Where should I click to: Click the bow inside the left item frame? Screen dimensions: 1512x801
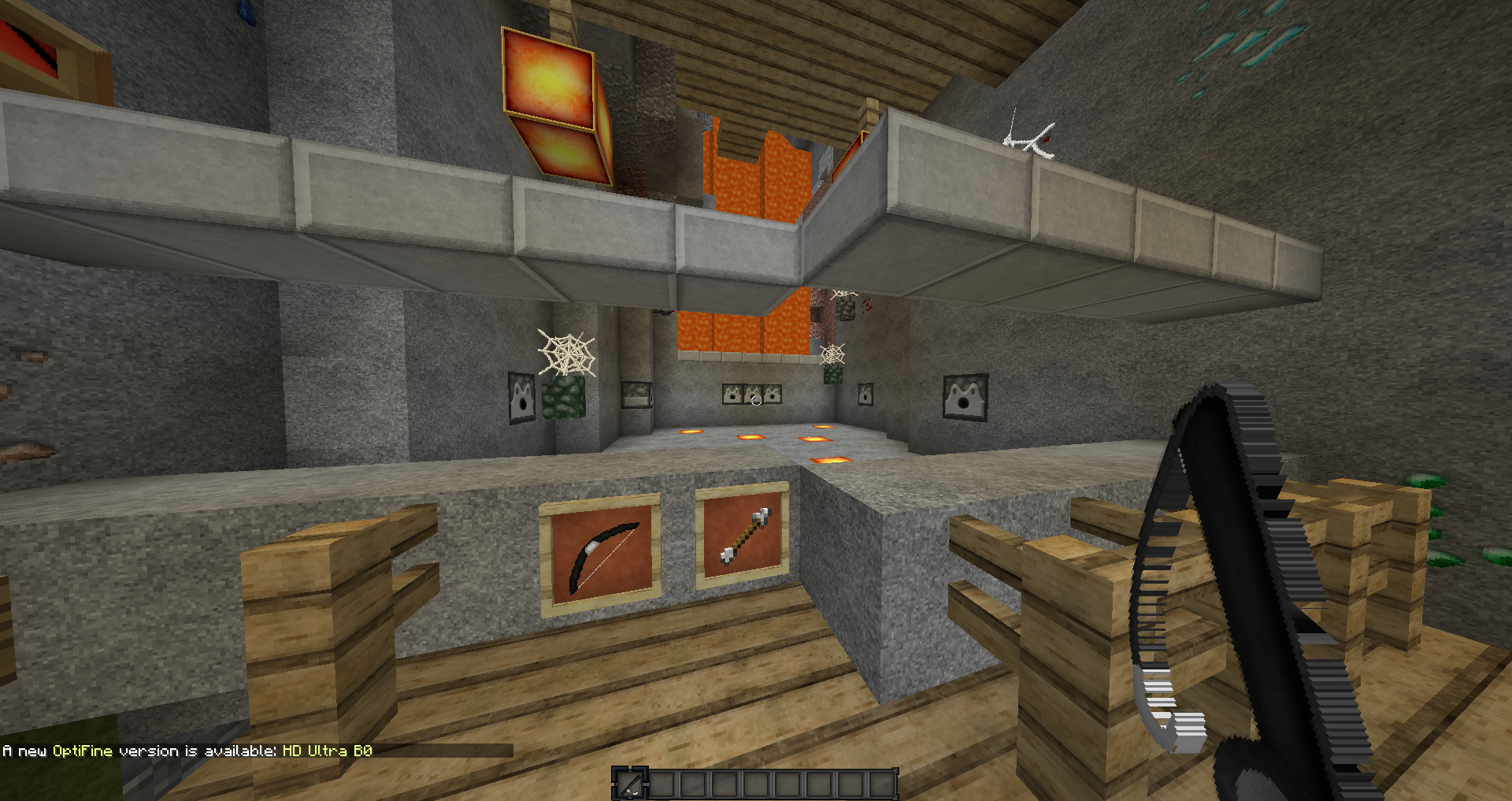click(x=603, y=551)
